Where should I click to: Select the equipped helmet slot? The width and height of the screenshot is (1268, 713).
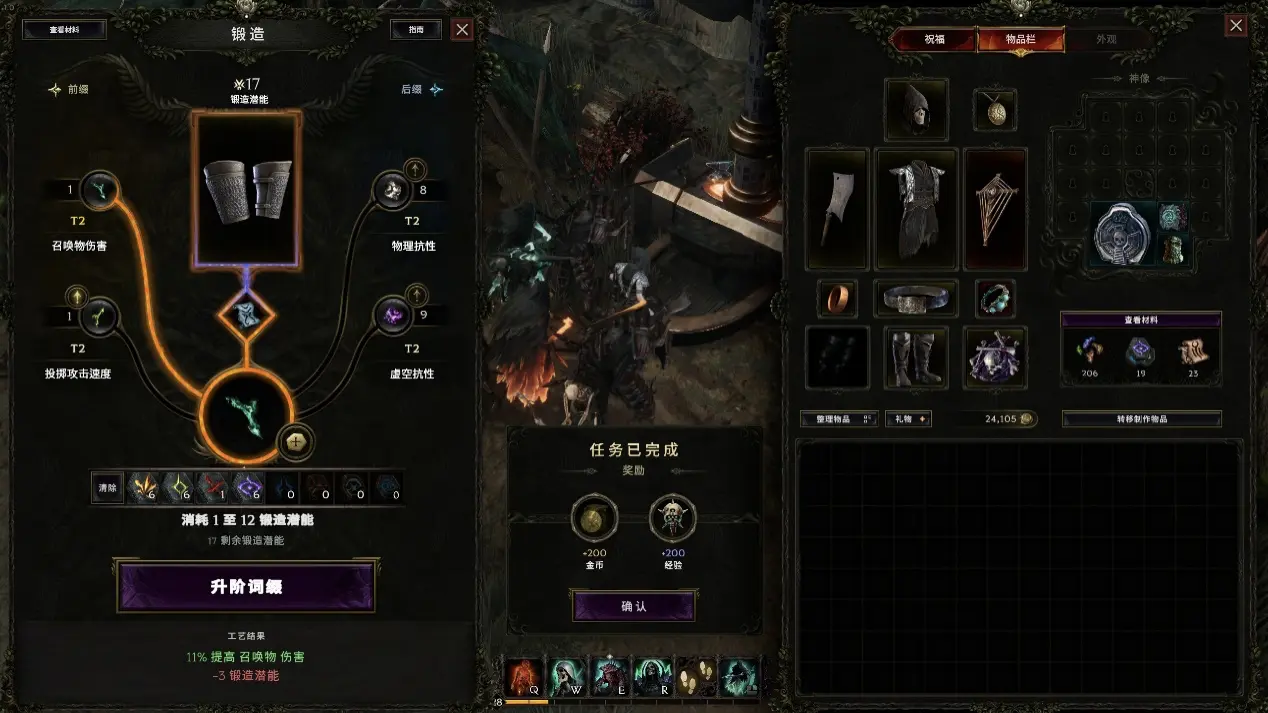click(916, 110)
